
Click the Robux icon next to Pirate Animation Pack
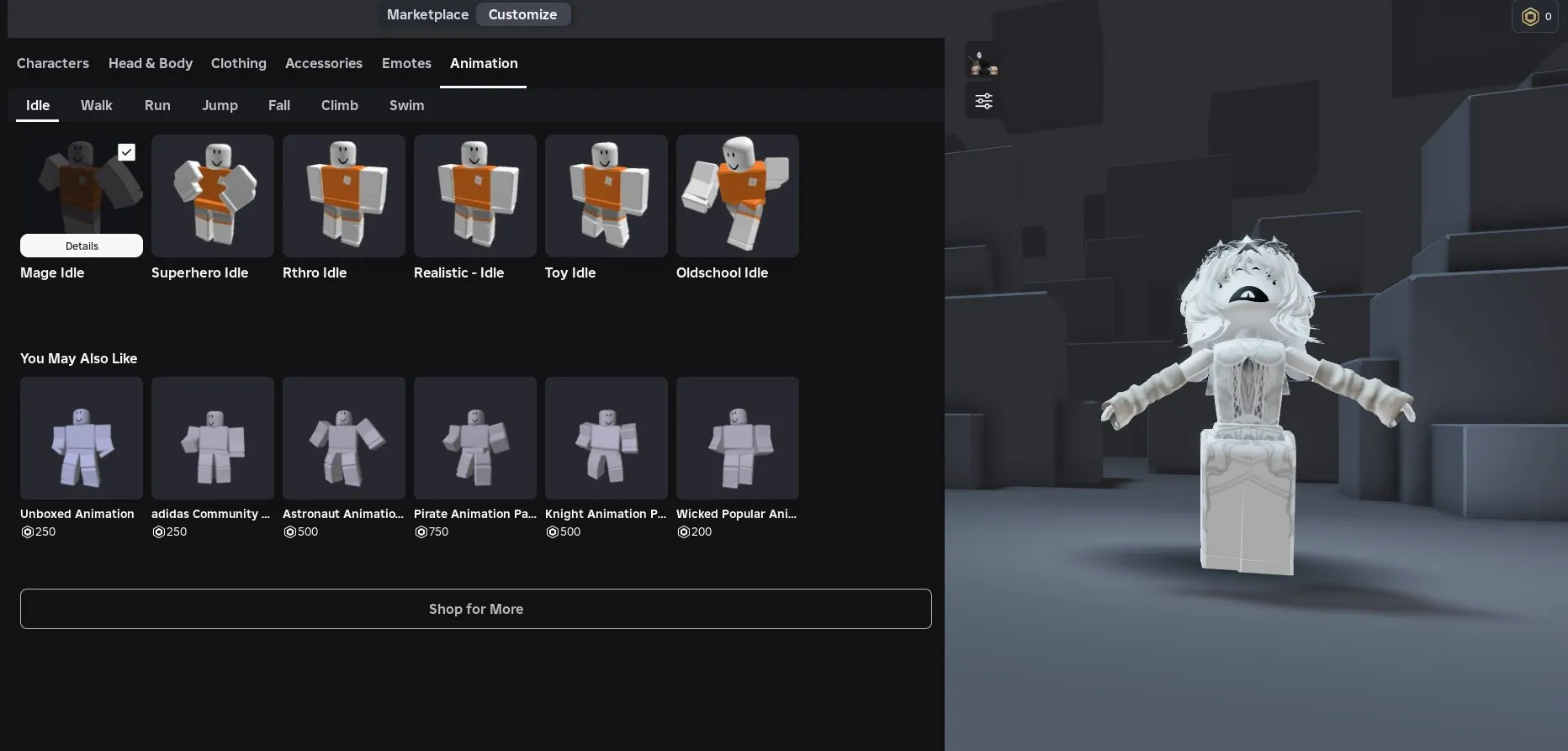pyautogui.click(x=421, y=532)
